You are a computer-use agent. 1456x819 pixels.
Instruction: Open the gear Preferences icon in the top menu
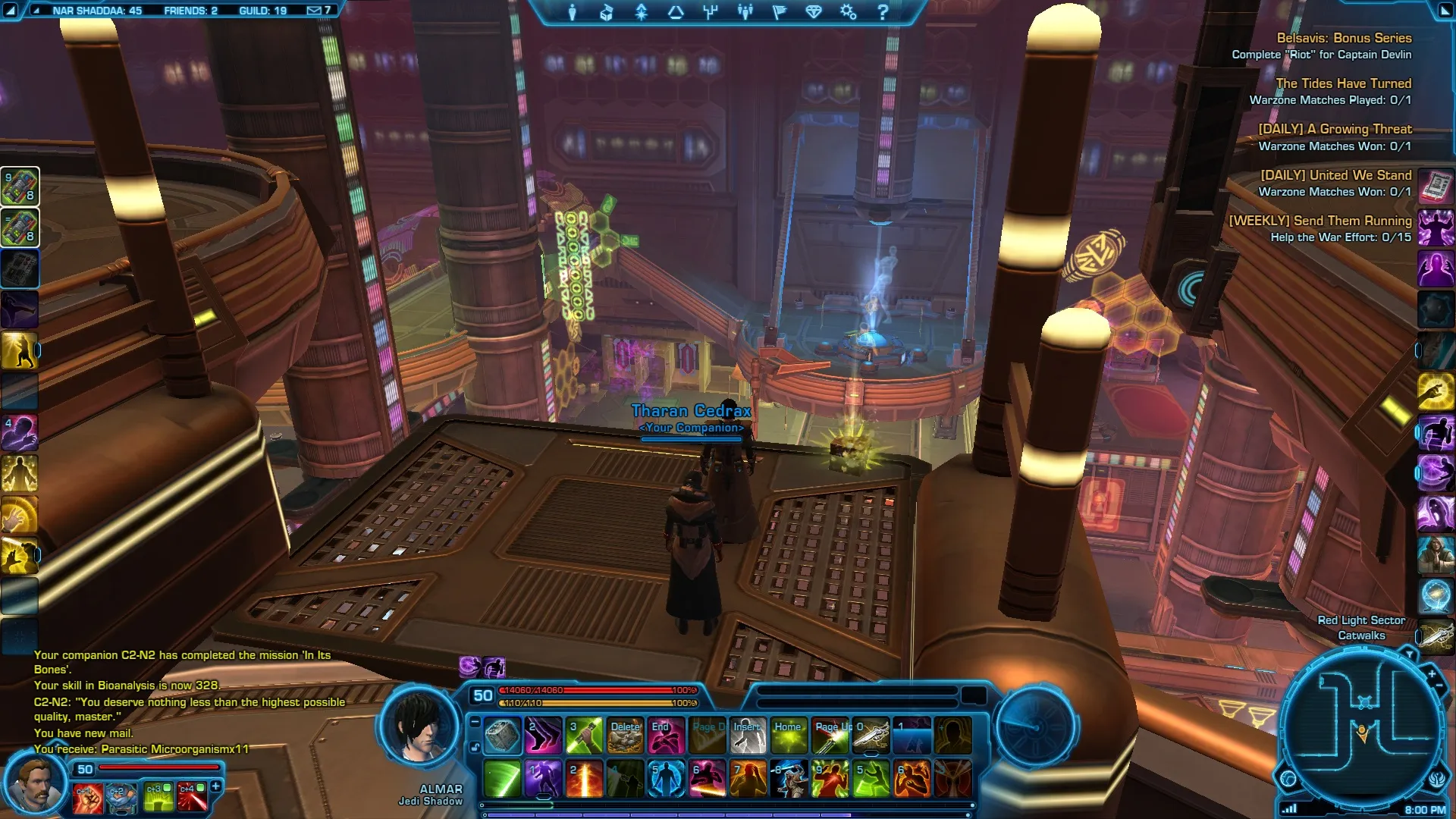click(848, 12)
